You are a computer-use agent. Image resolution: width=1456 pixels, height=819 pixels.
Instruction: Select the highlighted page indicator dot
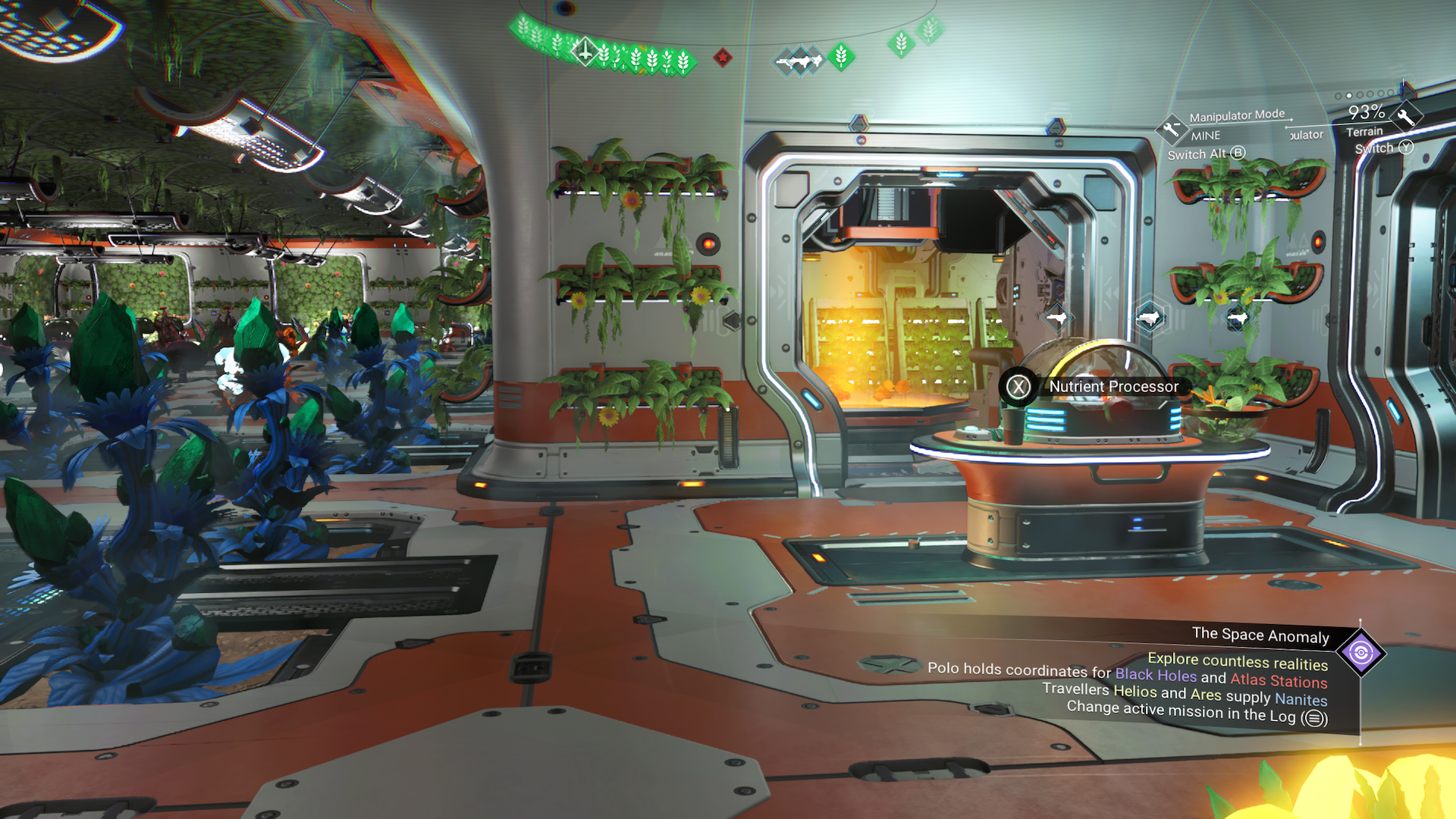(x=1349, y=96)
